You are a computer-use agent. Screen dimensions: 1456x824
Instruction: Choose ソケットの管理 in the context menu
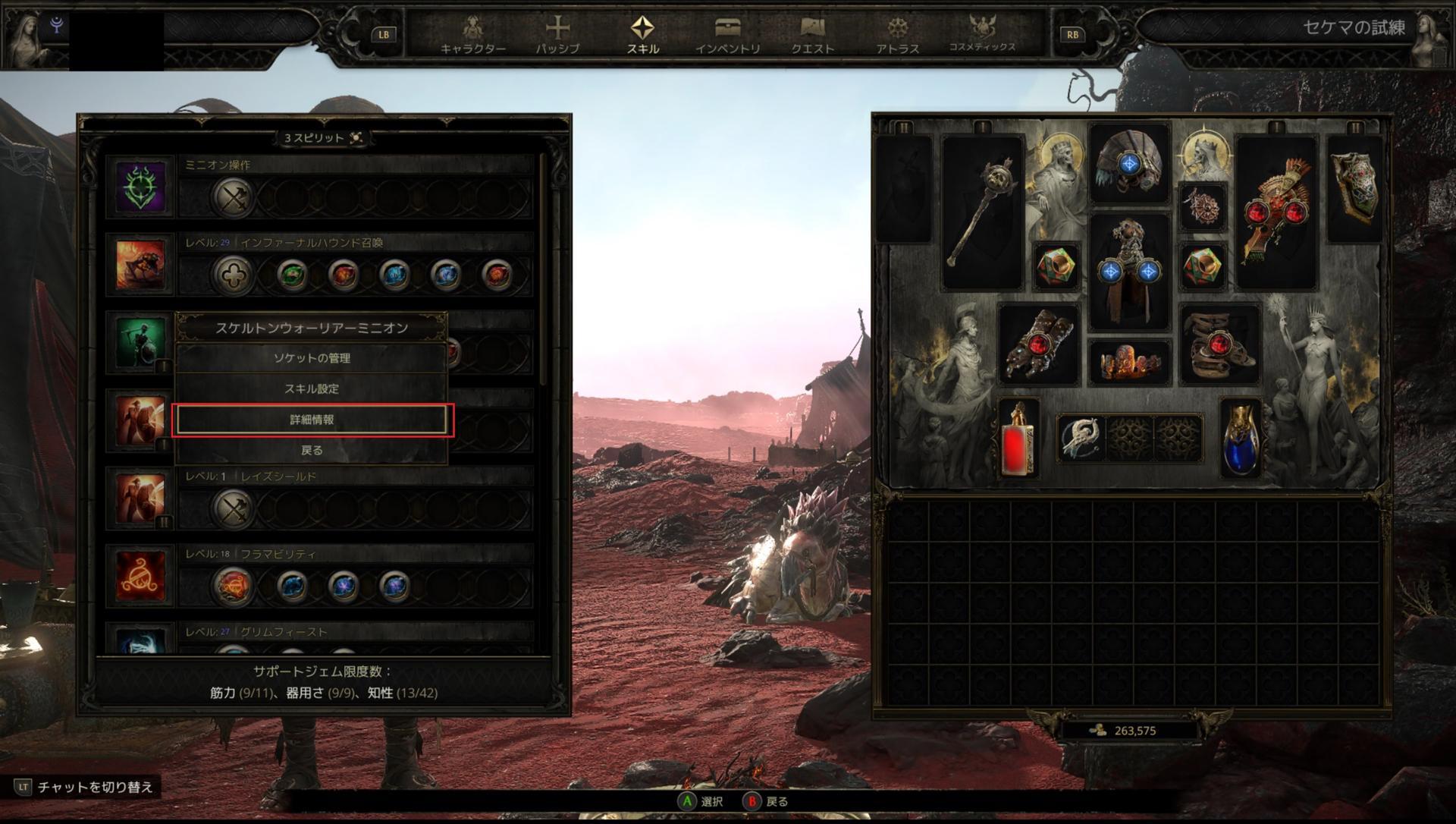tap(312, 358)
